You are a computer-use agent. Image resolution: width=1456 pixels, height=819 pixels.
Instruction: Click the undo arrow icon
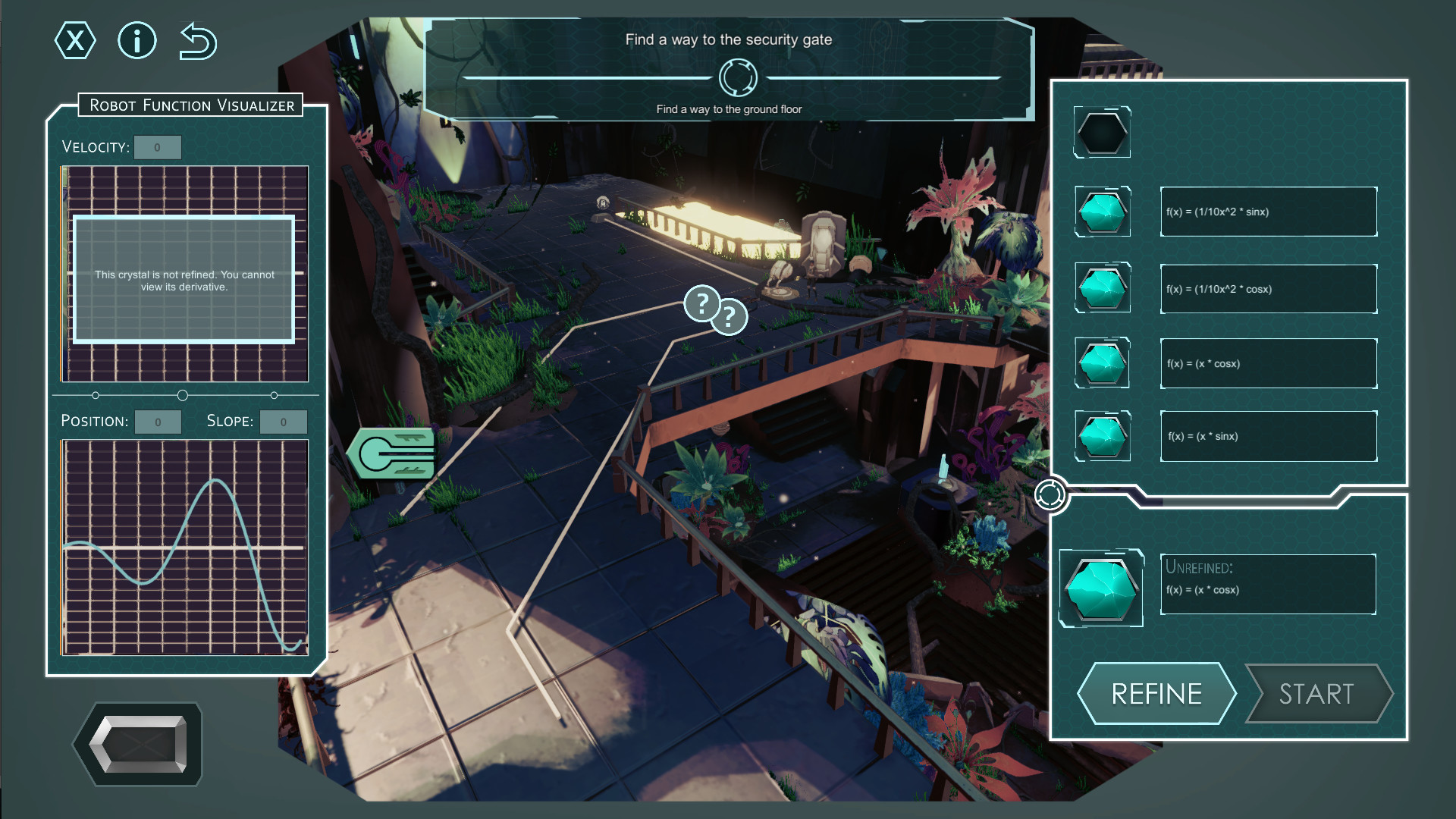click(x=198, y=41)
